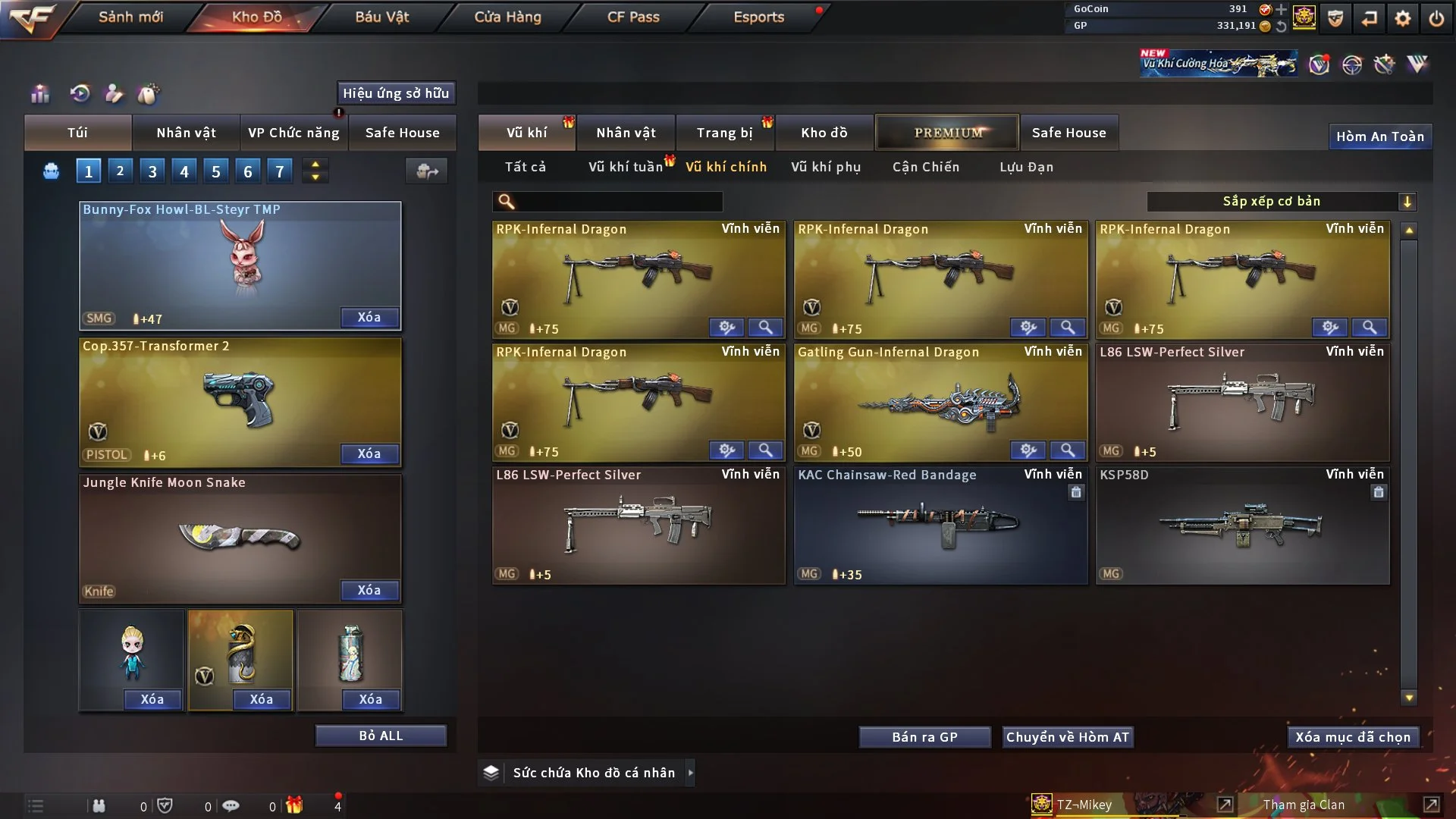This screenshot has width=1456, height=819.
Task: Choose the KAC Chainsaw-Red Bandage weapon
Action: pos(940,525)
